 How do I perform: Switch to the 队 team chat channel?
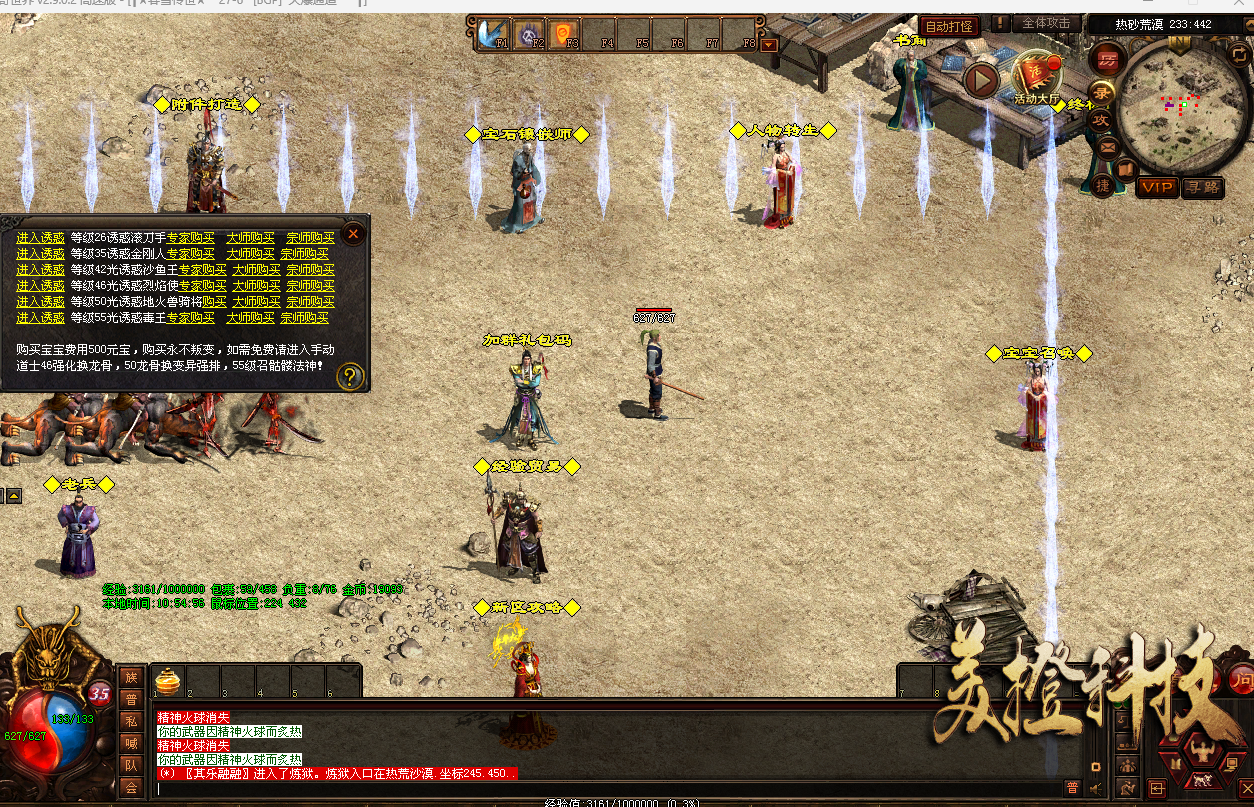pyautogui.click(x=131, y=765)
